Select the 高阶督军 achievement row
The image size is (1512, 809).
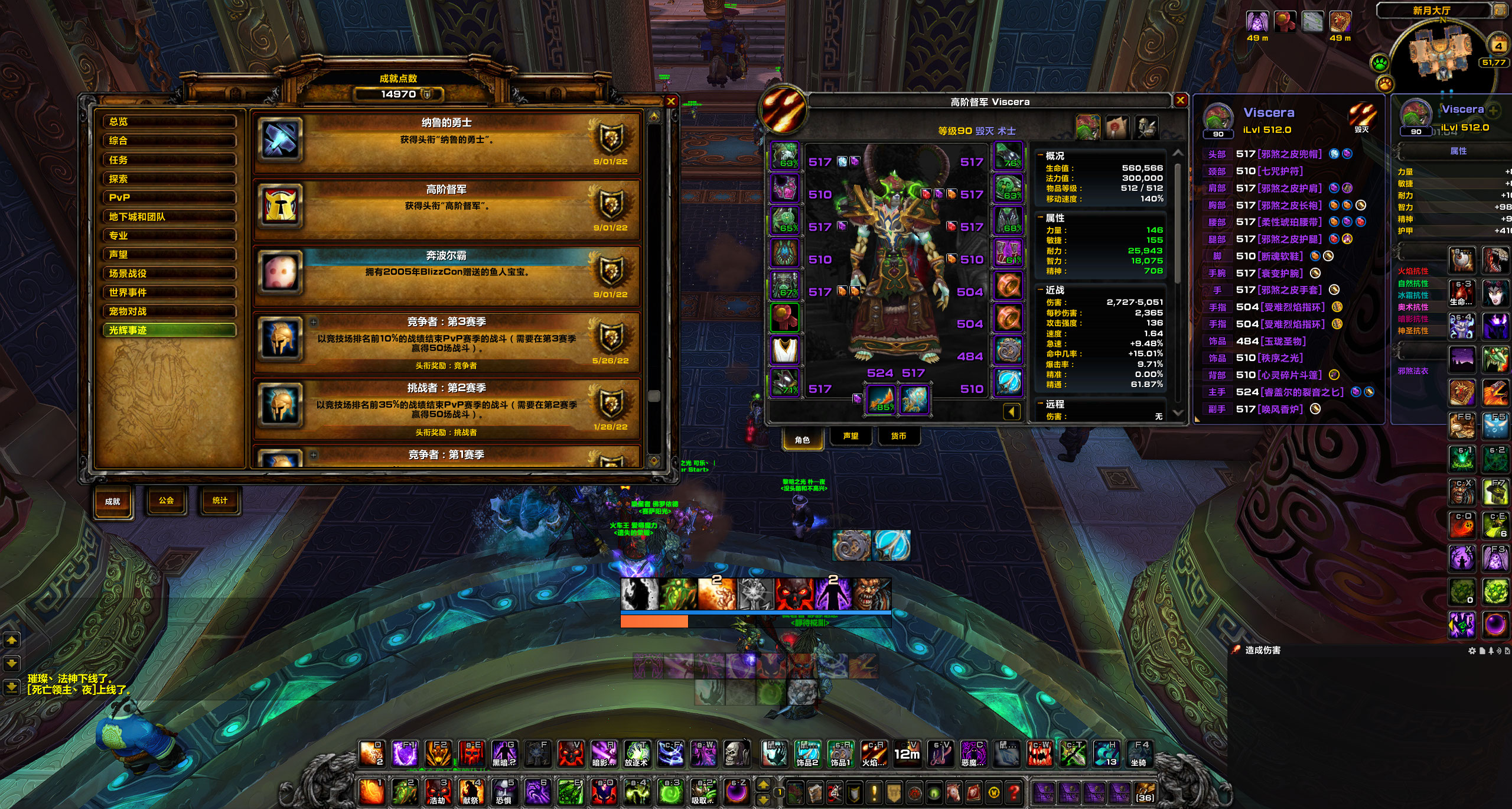click(447, 207)
